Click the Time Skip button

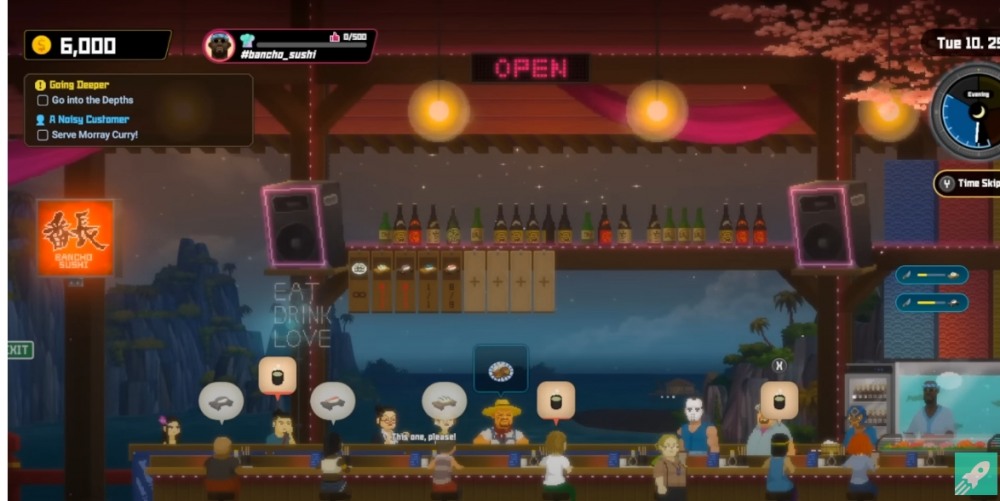click(x=968, y=183)
